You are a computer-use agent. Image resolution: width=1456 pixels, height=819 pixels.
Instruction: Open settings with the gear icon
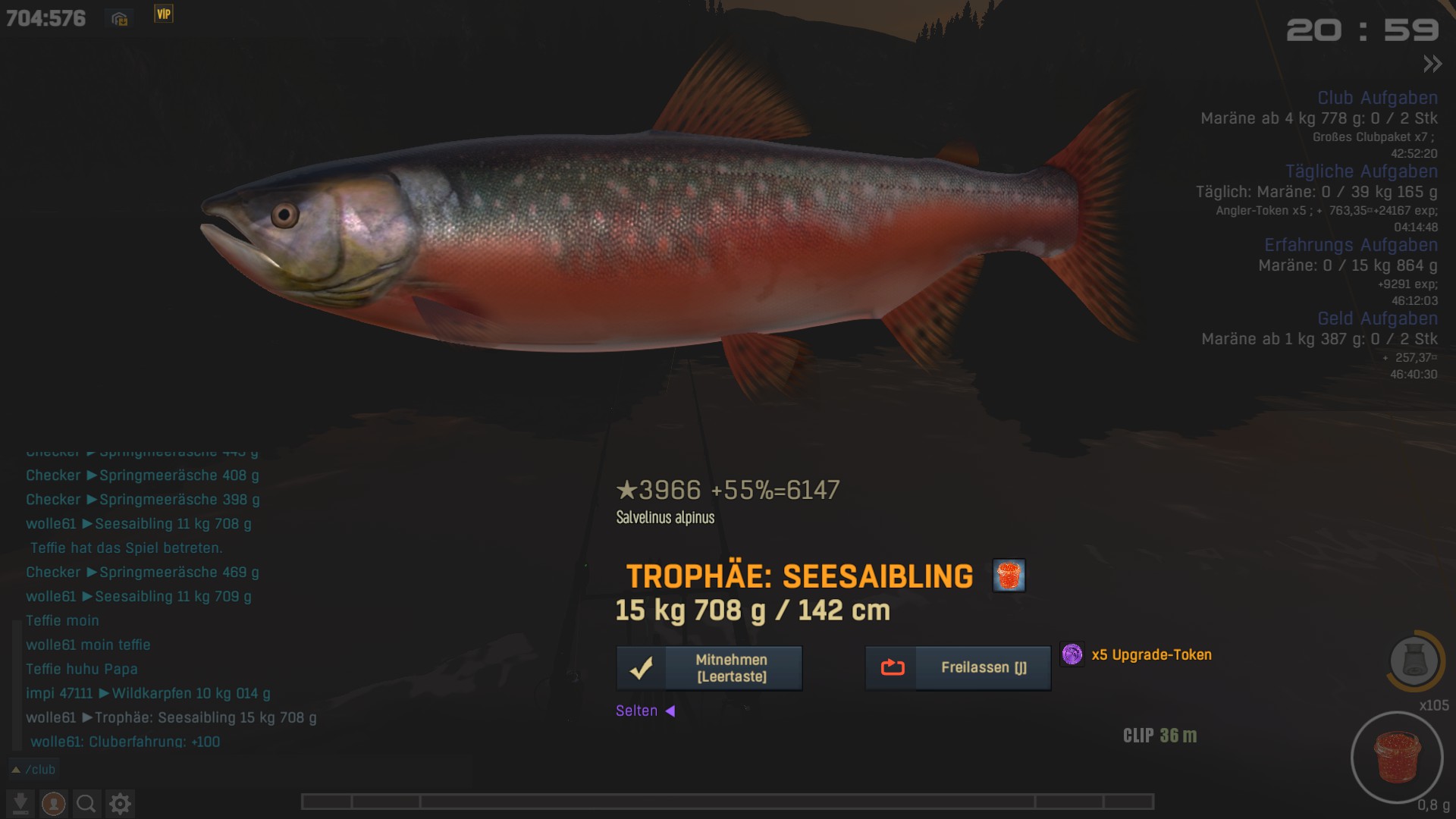pyautogui.click(x=120, y=803)
